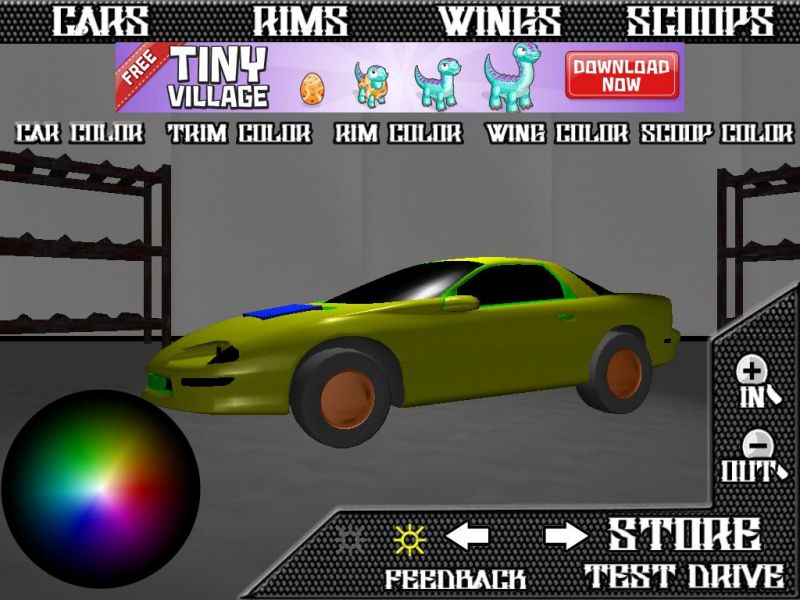The height and width of the screenshot is (600, 800).
Task: Select the Trim Color option
Action: click(x=240, y=133)
